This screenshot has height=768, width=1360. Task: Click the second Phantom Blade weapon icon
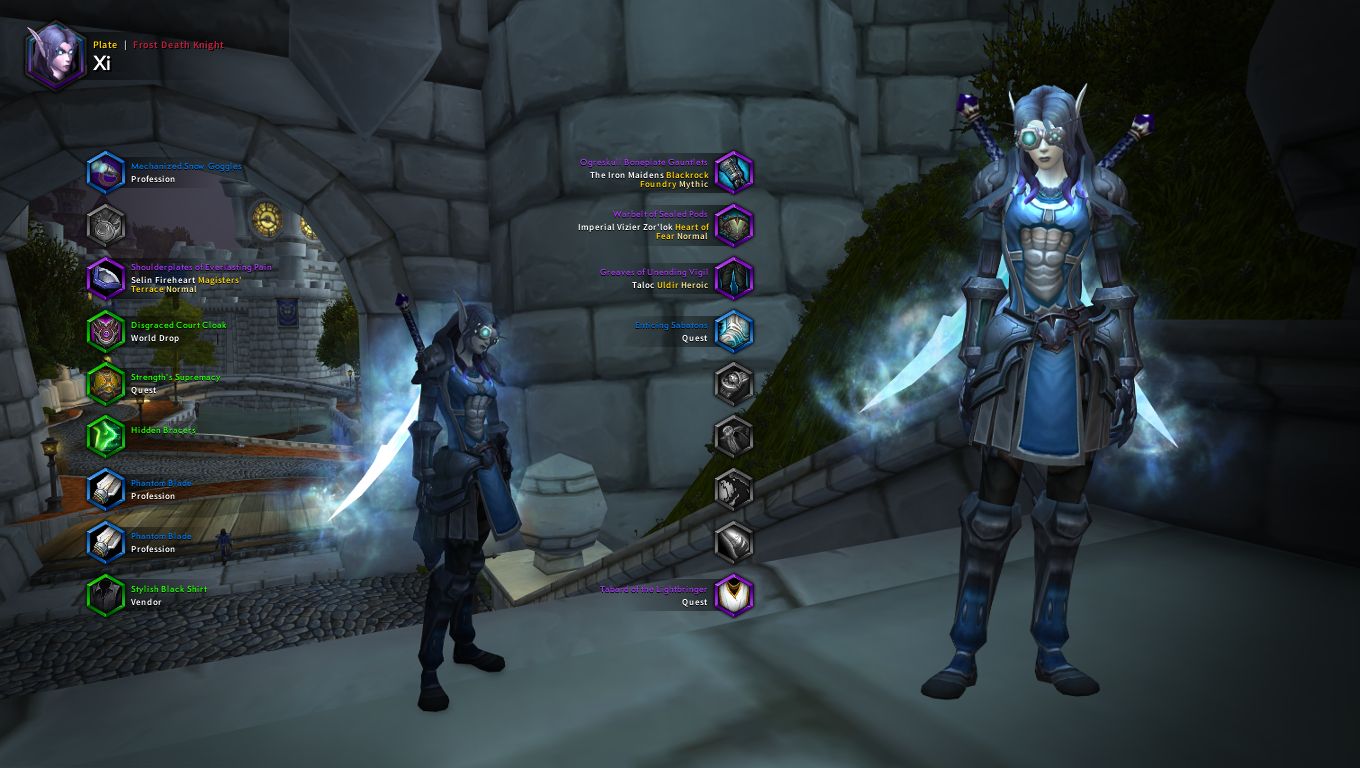click(x=106, y=543)
